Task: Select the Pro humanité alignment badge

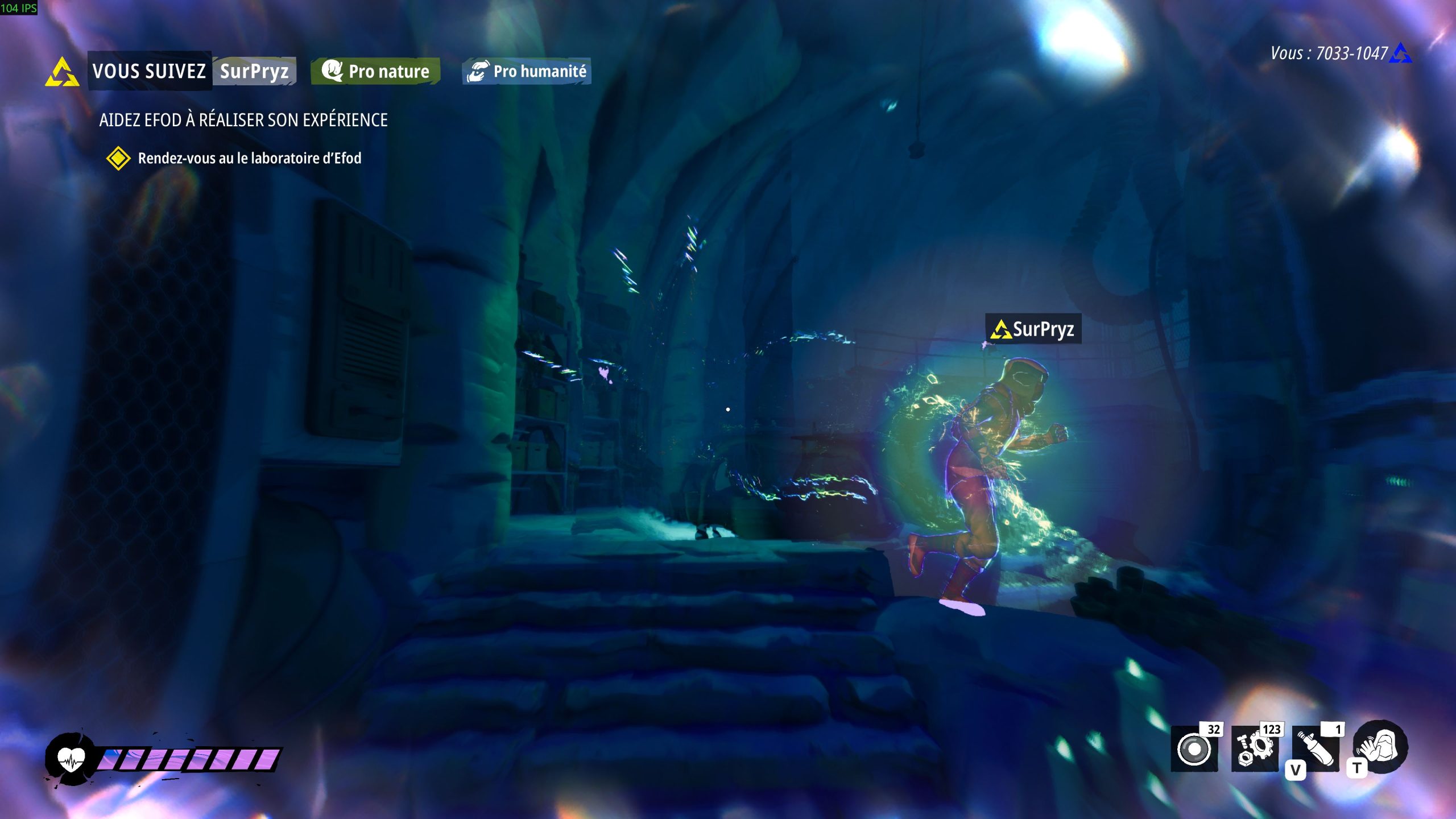Action: (527, 72)
